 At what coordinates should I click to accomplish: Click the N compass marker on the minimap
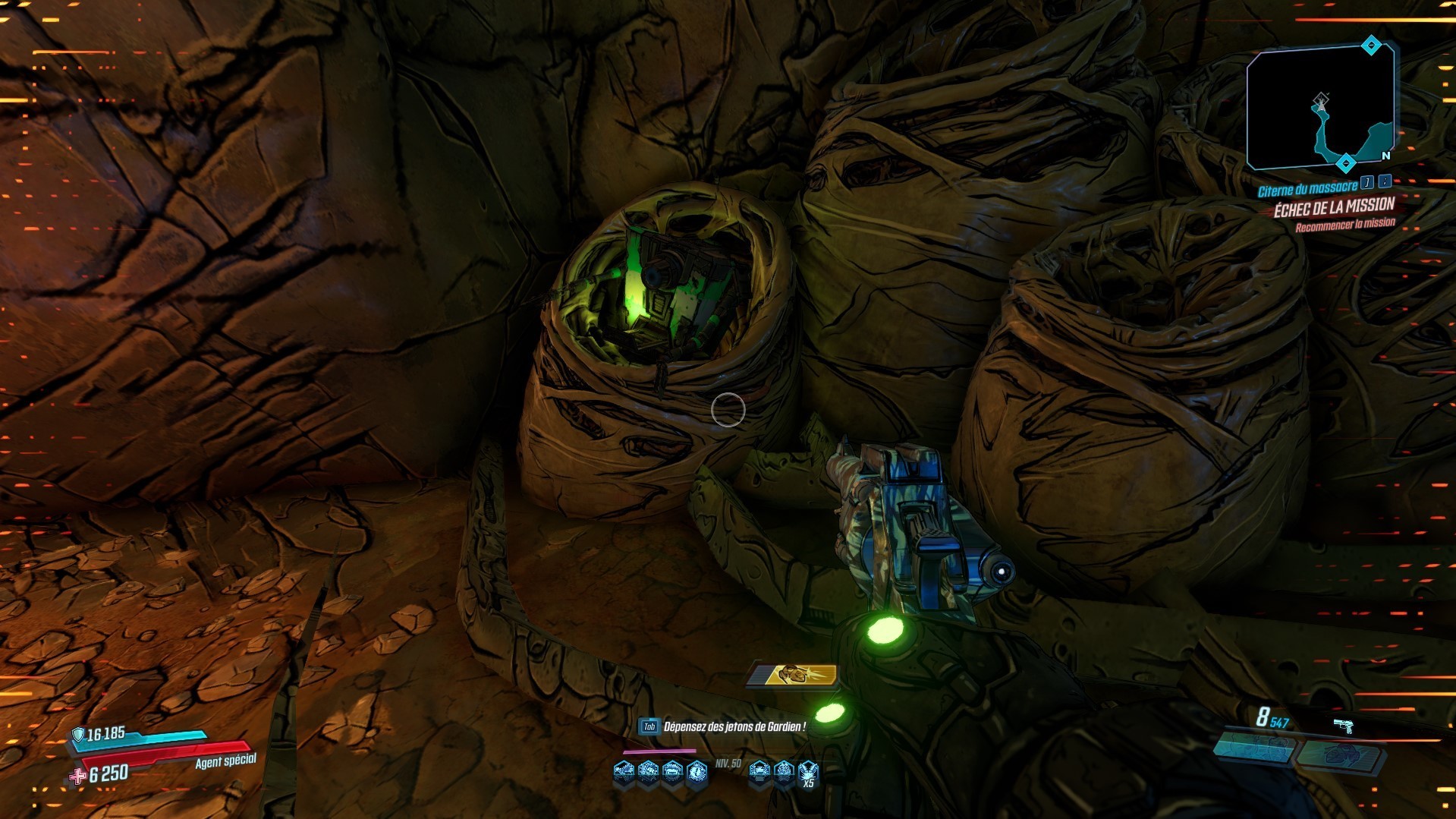coord(1385,156)
